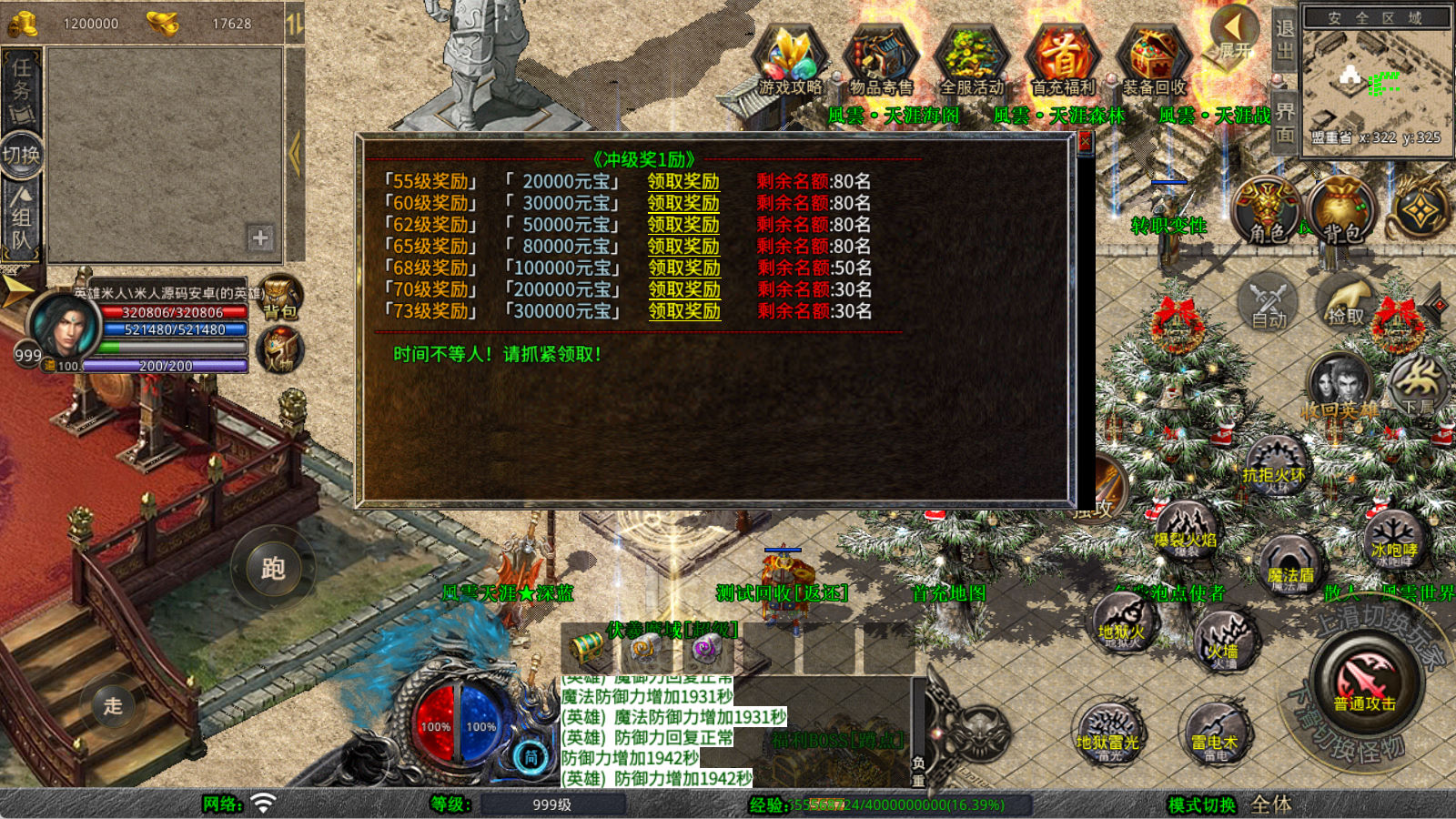
Task: Open the 角色 character sheet
Action: [x=1267, y=211]
